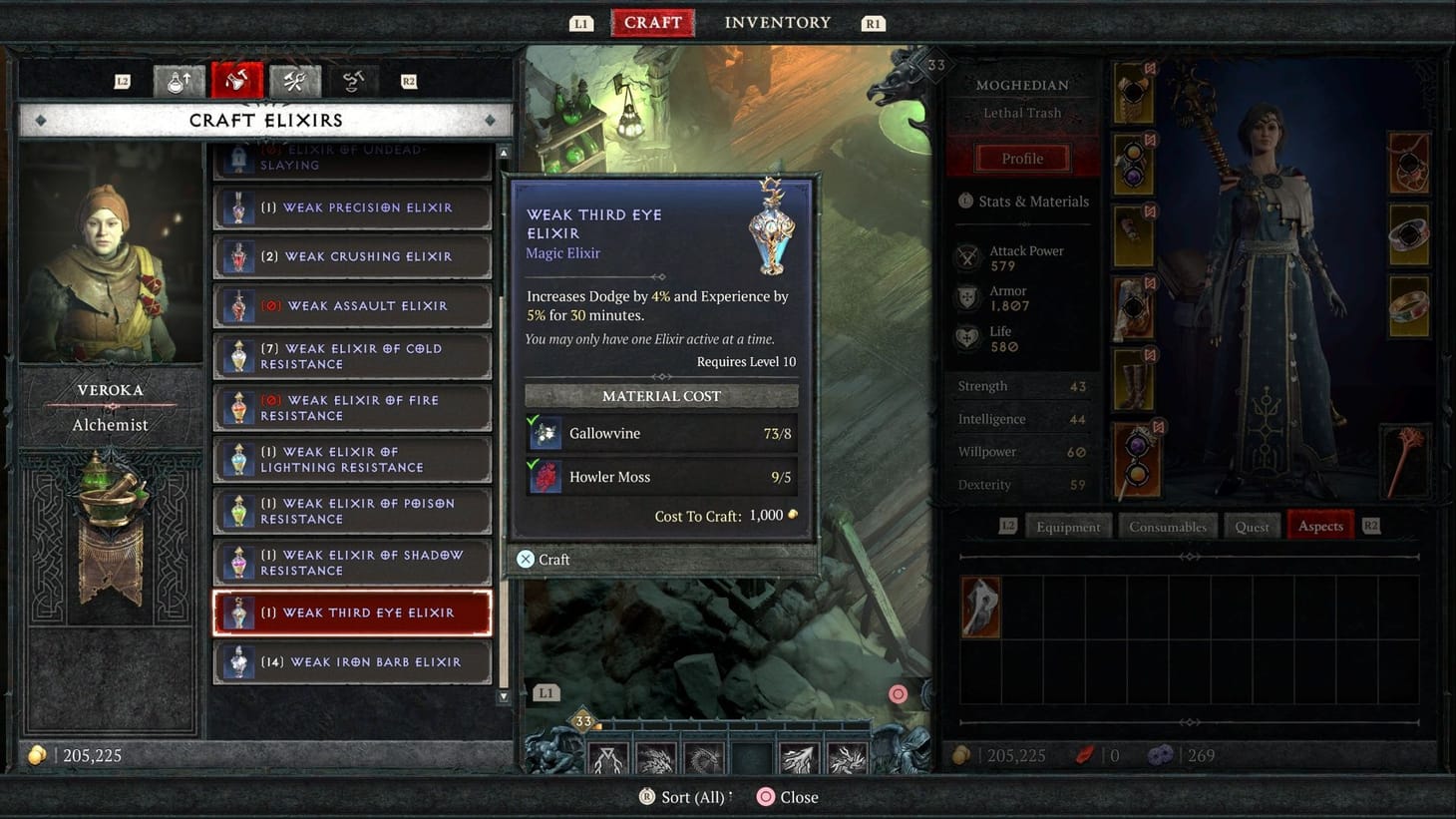The width and height of the screenshot is (1456, 819).
Task: Switch to the Equipment tab
Action: click(1068, 526)
